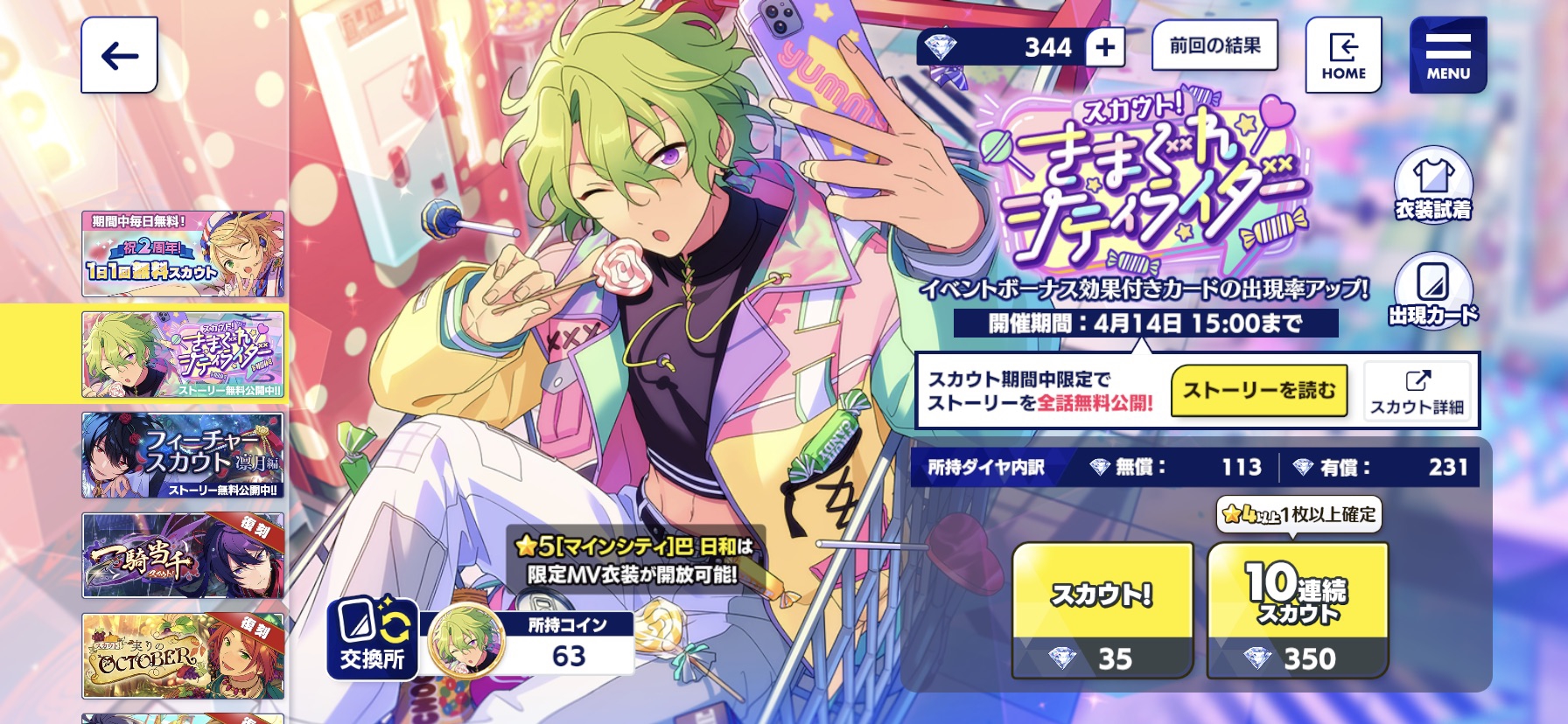
Task: Start a single スカウト! for 35 diamonds
Action: (1101, 608)
